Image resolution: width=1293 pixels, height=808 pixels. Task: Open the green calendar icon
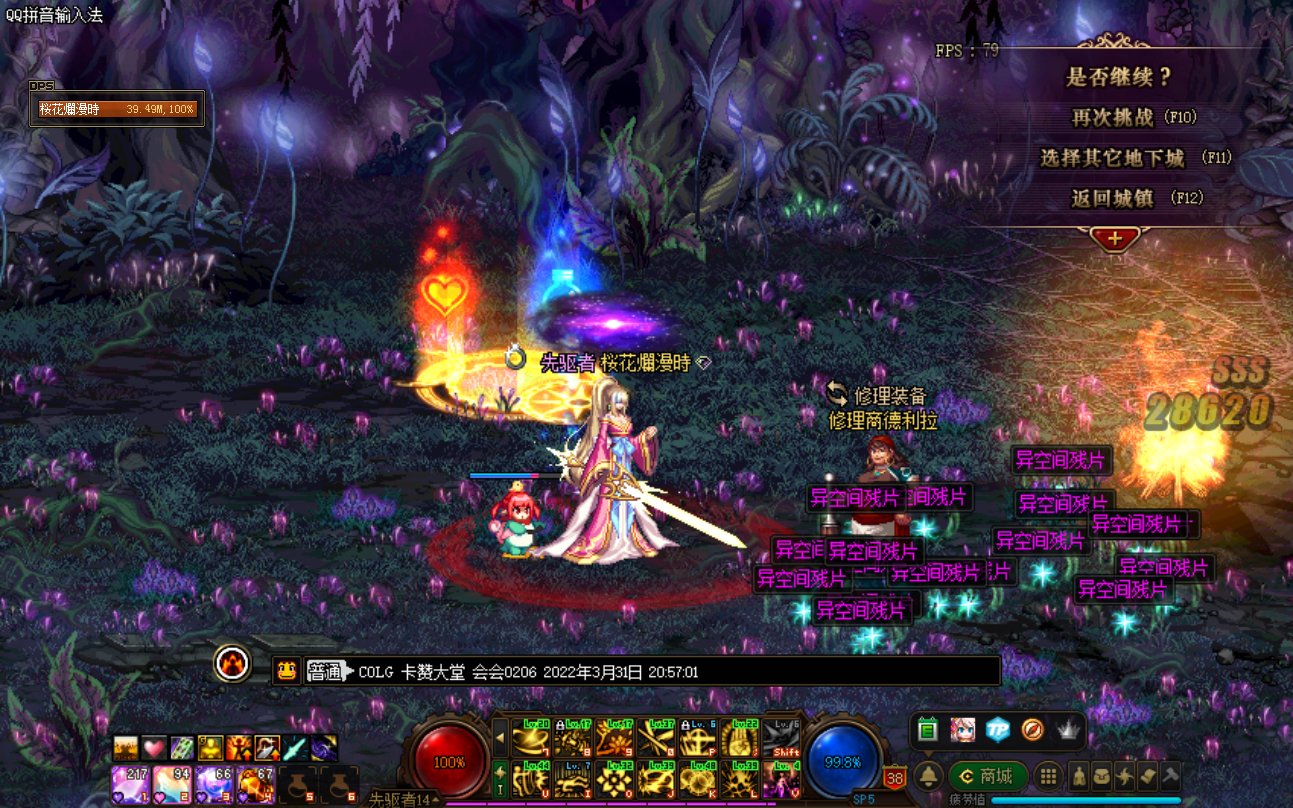(x=927, y=730)
